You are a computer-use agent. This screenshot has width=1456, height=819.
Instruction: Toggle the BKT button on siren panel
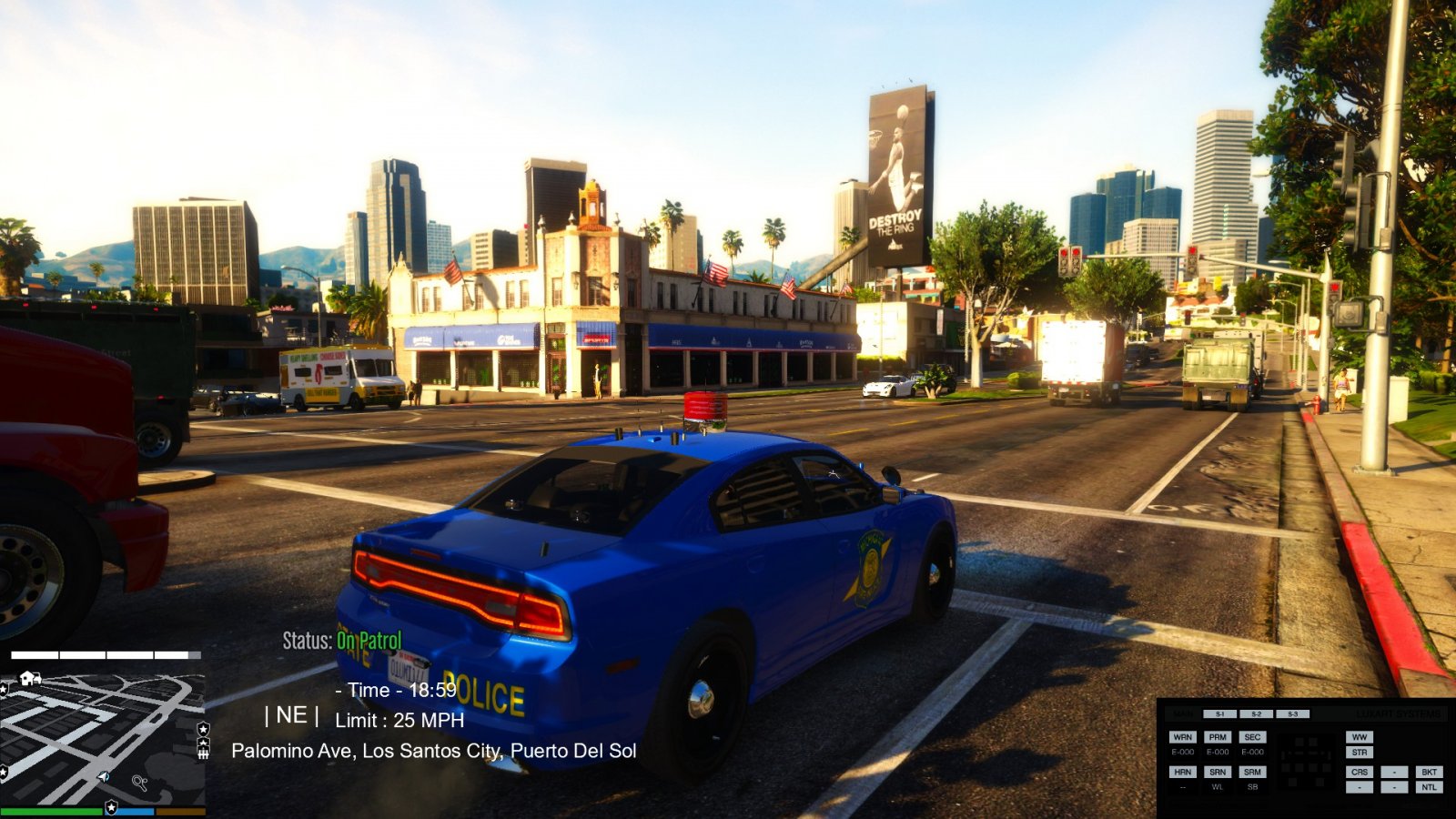pos(1429,772)
